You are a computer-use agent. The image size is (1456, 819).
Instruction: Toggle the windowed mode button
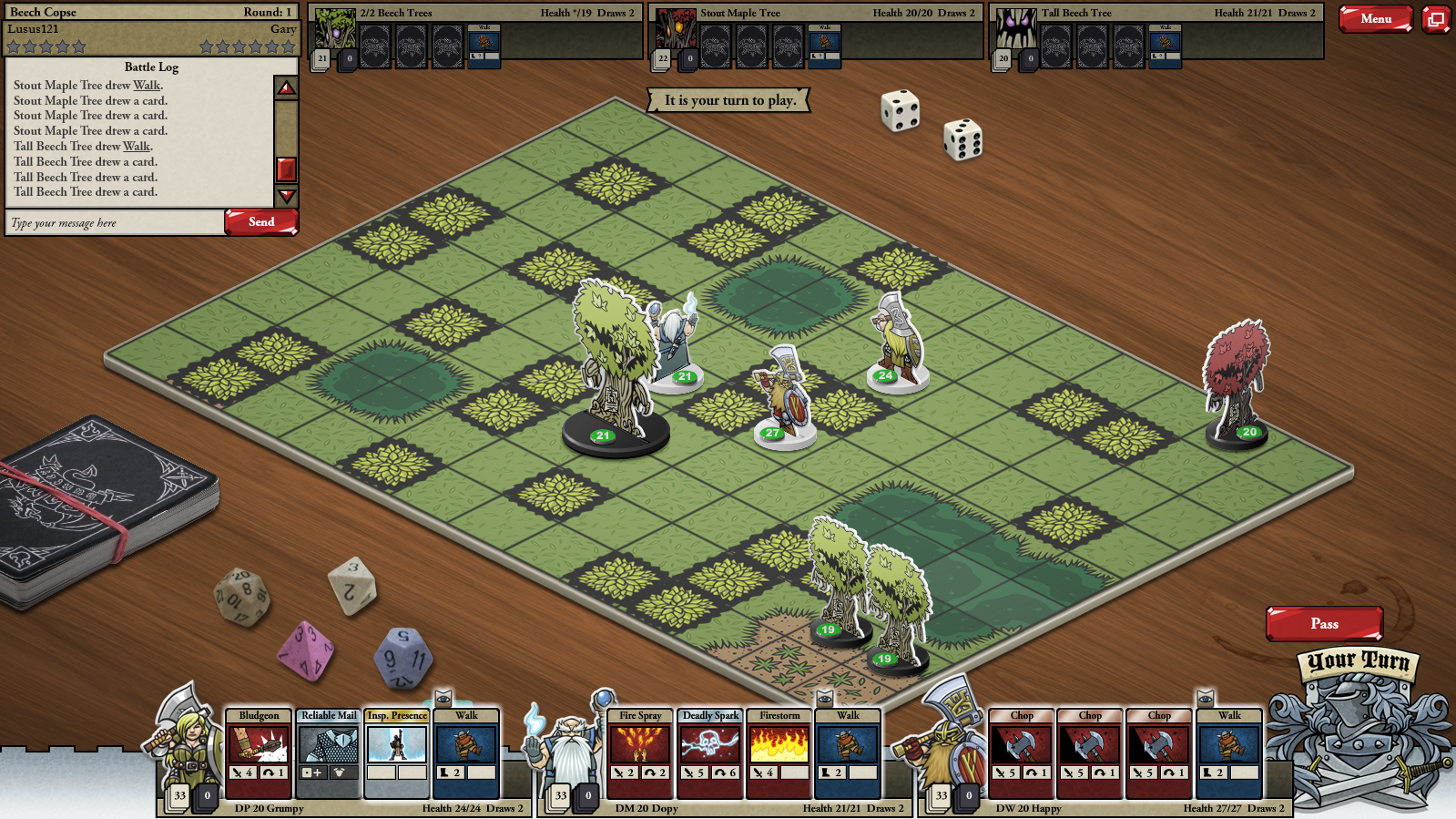(1436, 19)
